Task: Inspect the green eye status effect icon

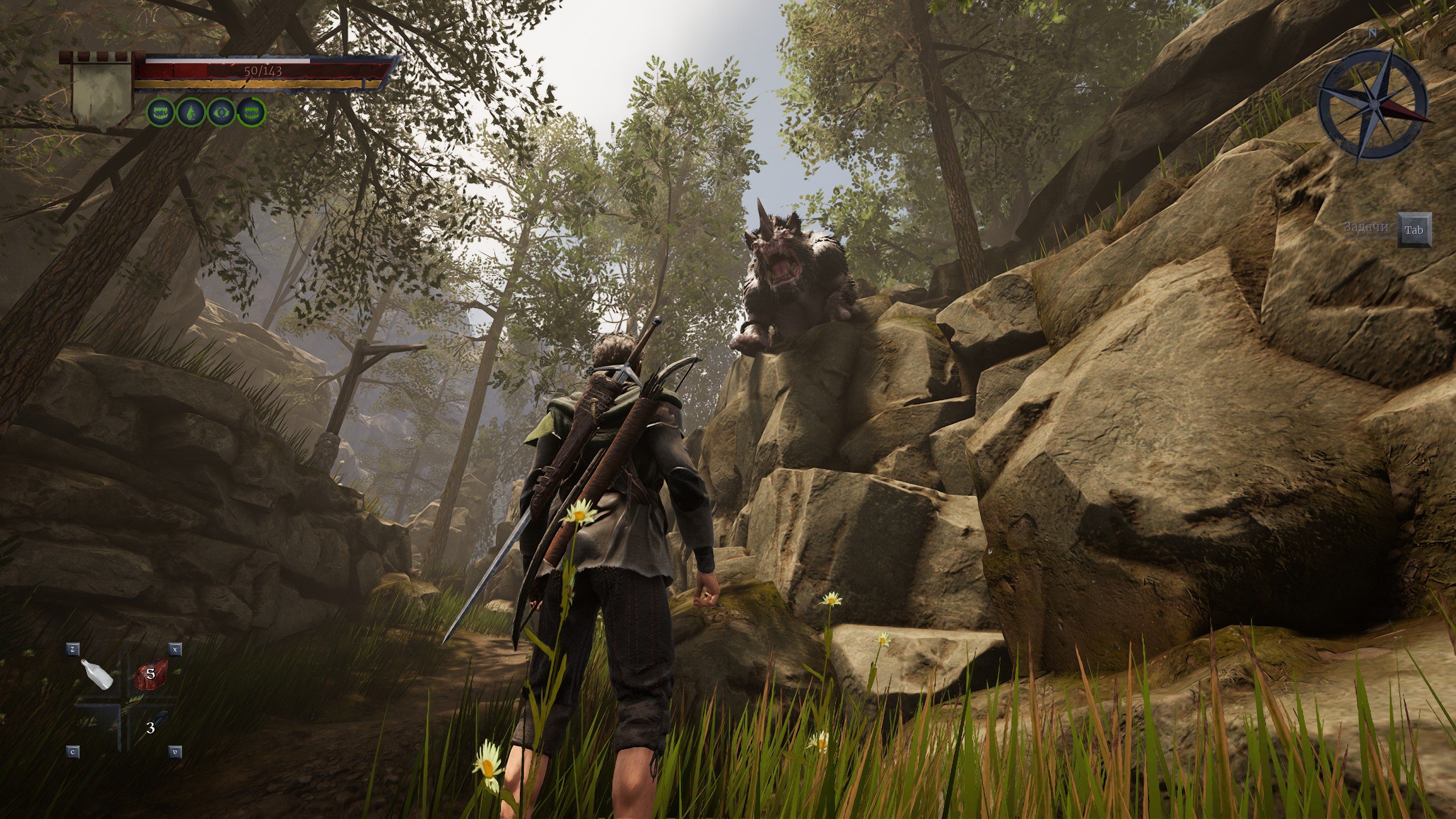Action: (x=220, y=112)
